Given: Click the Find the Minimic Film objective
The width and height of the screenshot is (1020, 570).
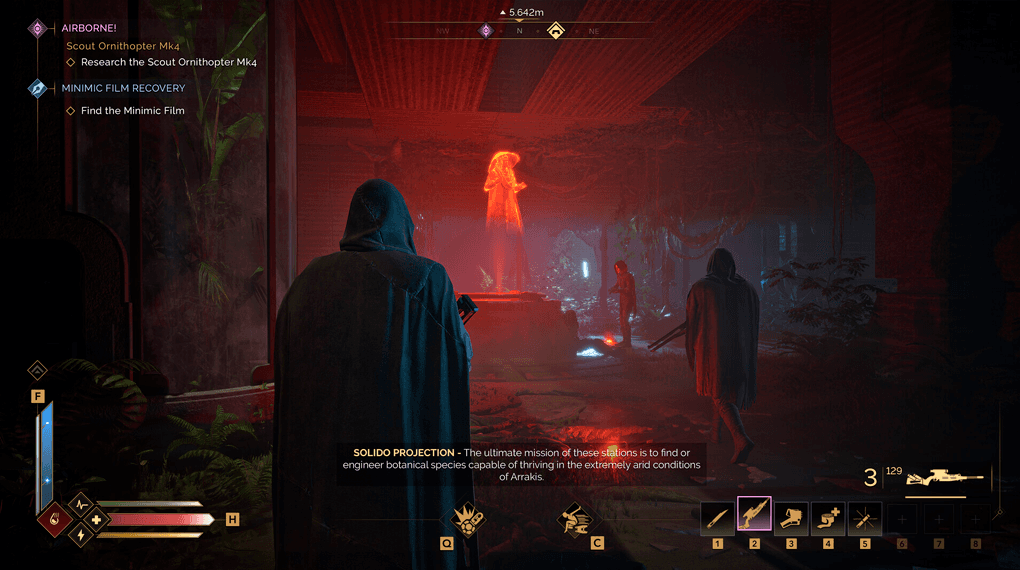Looking at the screenshot, I should click(132, 111).
